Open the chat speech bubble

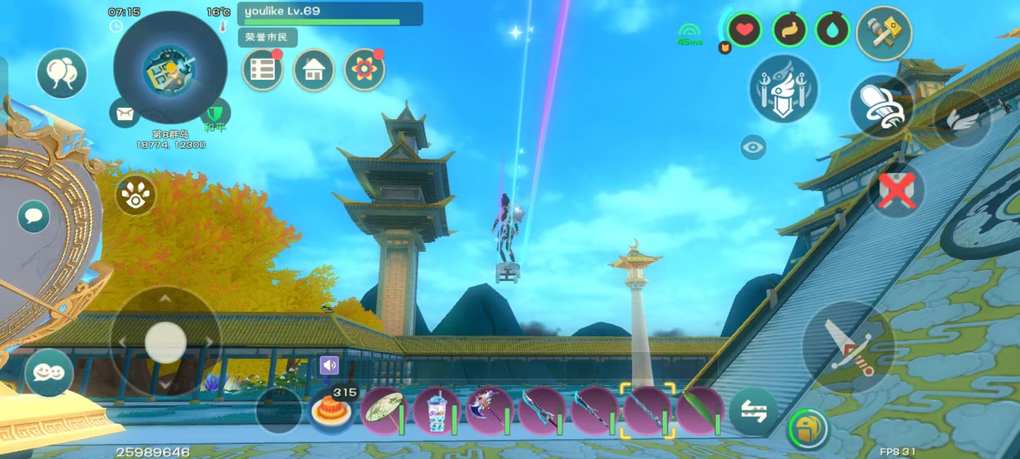[x=34, y=216]
